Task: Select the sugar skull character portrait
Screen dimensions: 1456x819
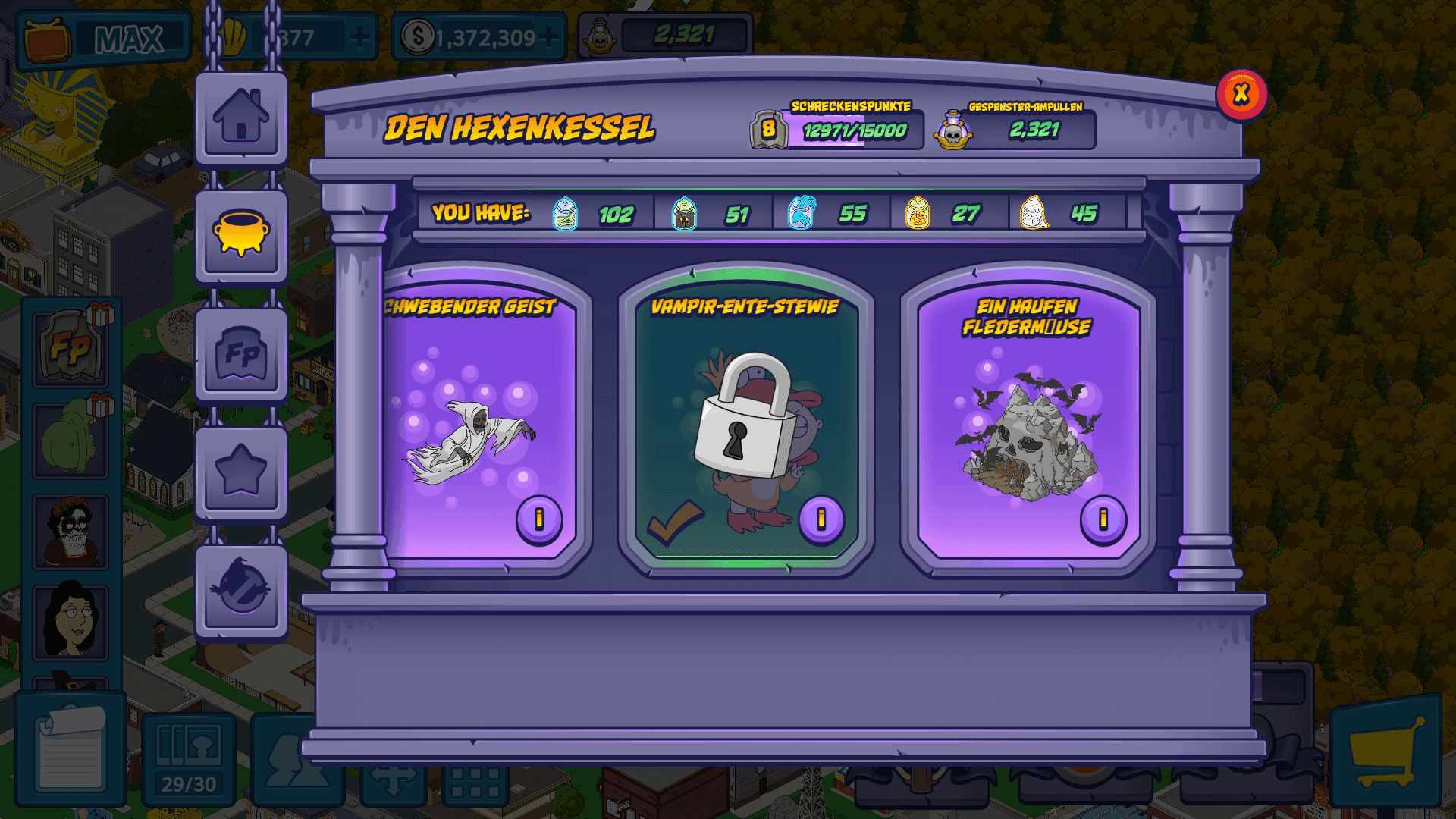Action: click(x=71, y=532)
